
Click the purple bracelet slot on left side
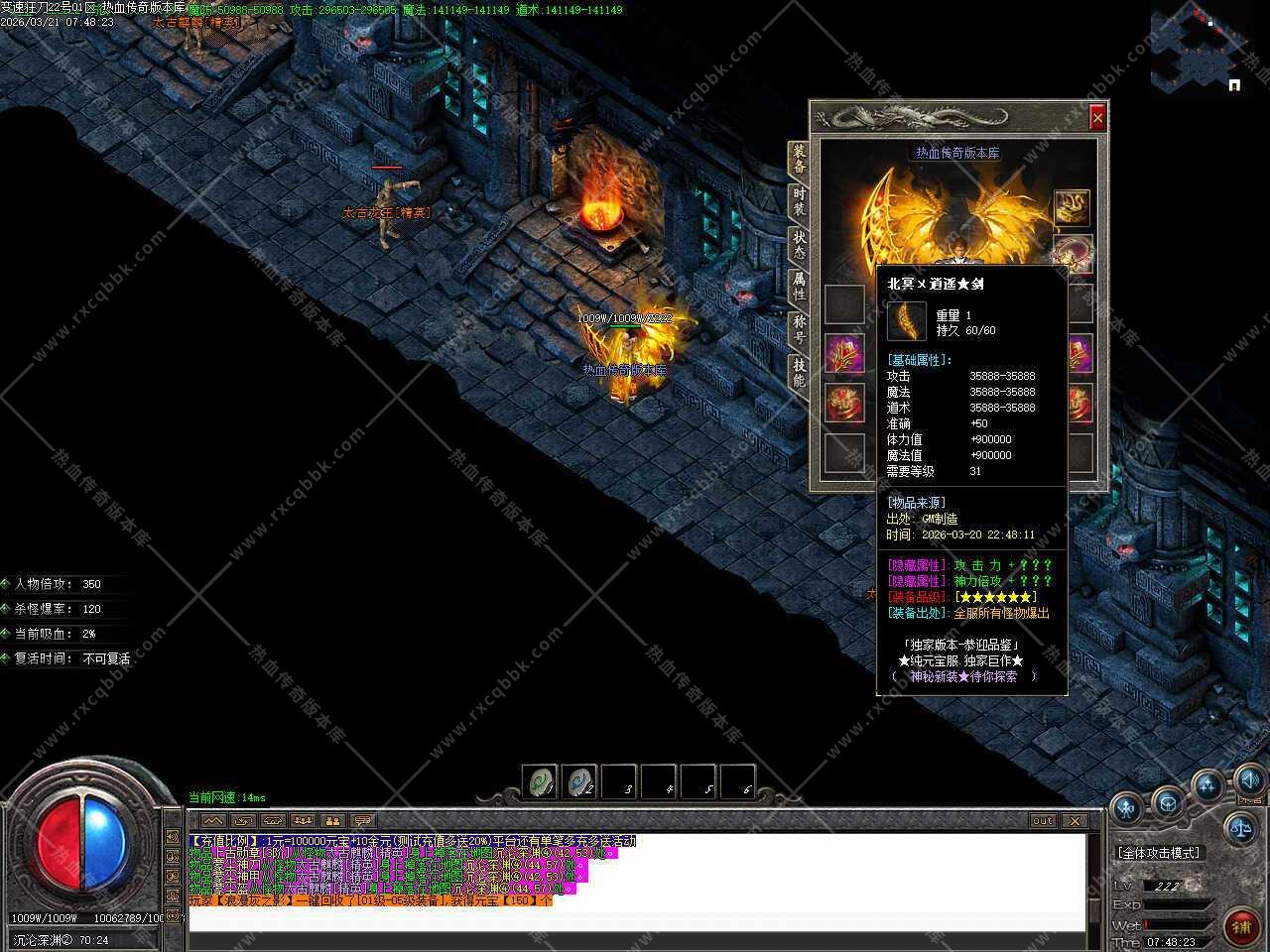point(844,354)
